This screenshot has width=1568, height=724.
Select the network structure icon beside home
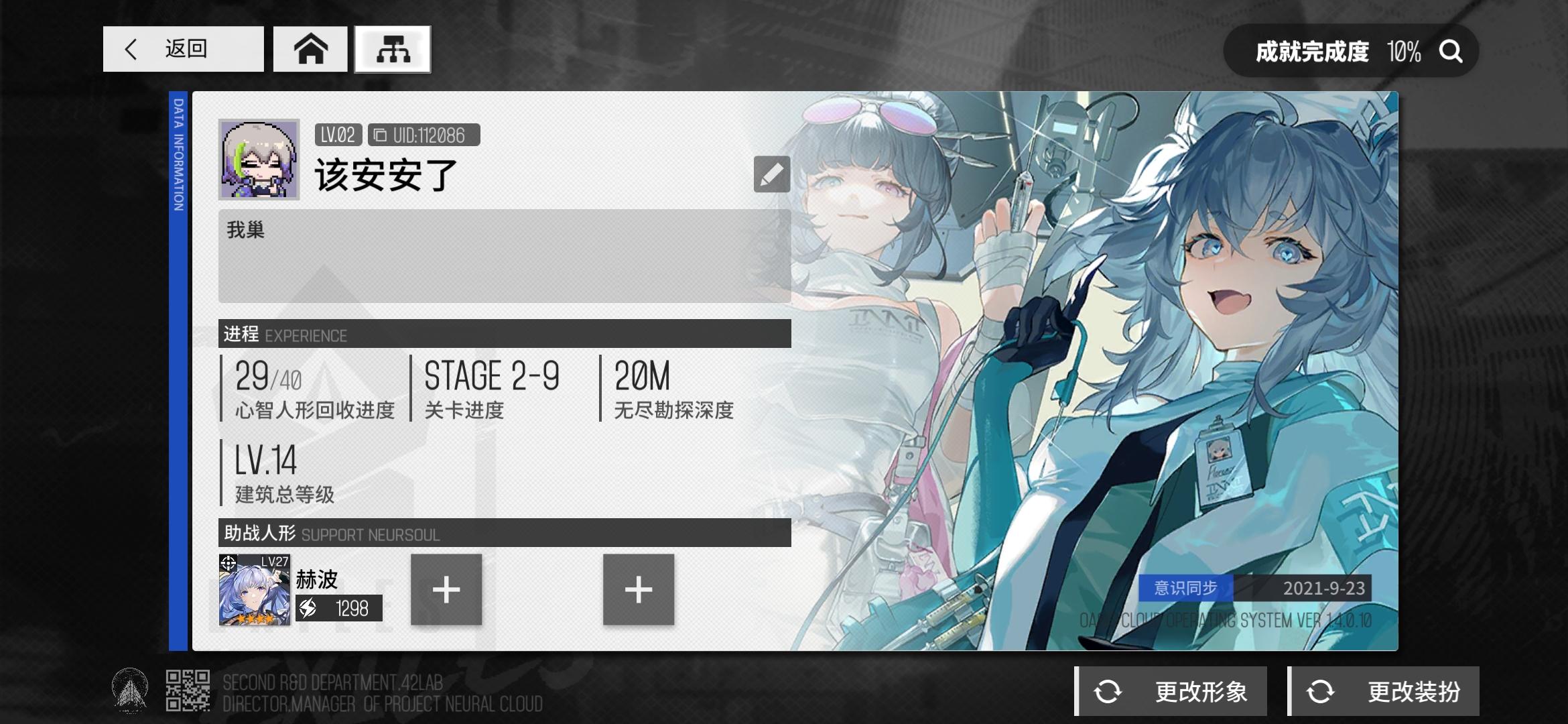393,49
